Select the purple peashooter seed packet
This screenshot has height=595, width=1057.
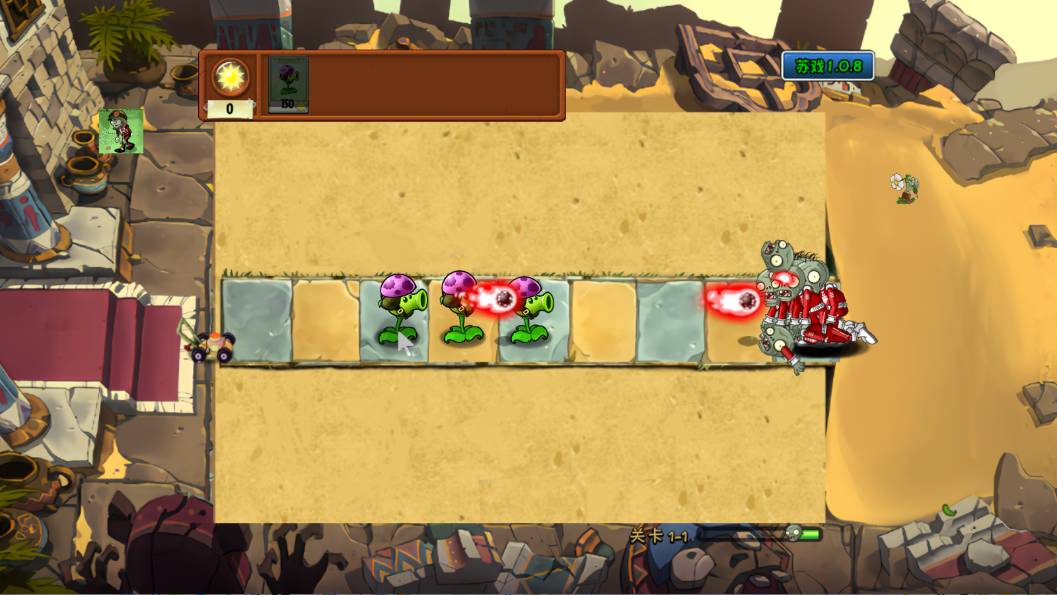click(x=288, y=84)
